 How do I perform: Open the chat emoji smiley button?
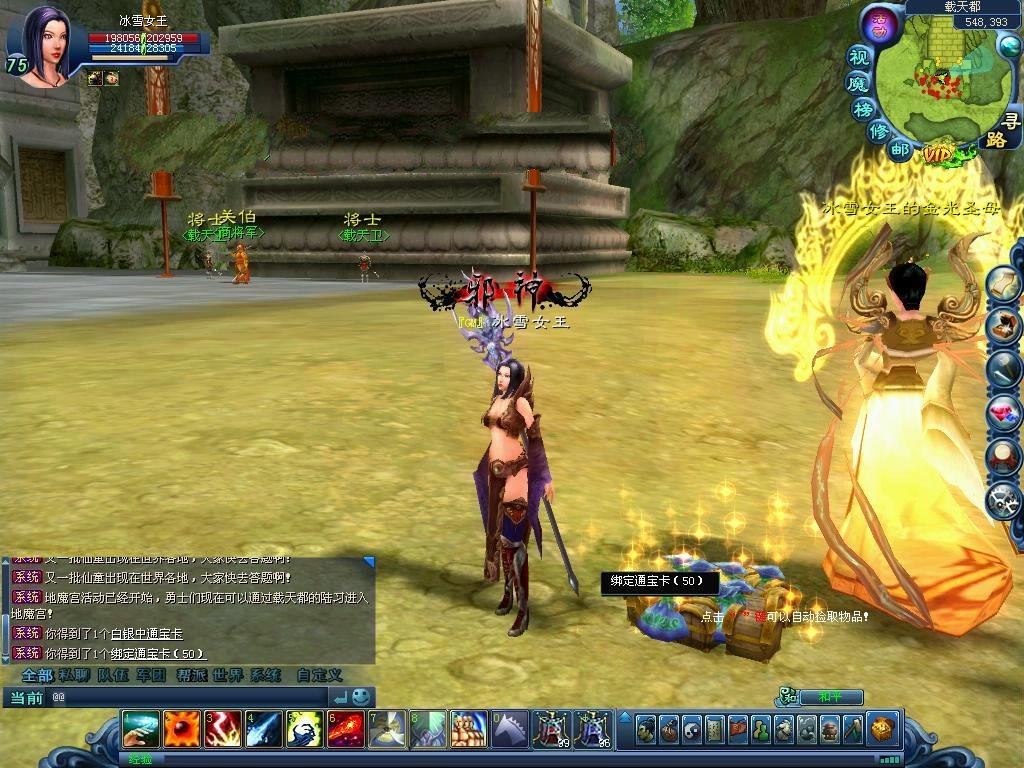pyautogui.click(x=361, y=697)
